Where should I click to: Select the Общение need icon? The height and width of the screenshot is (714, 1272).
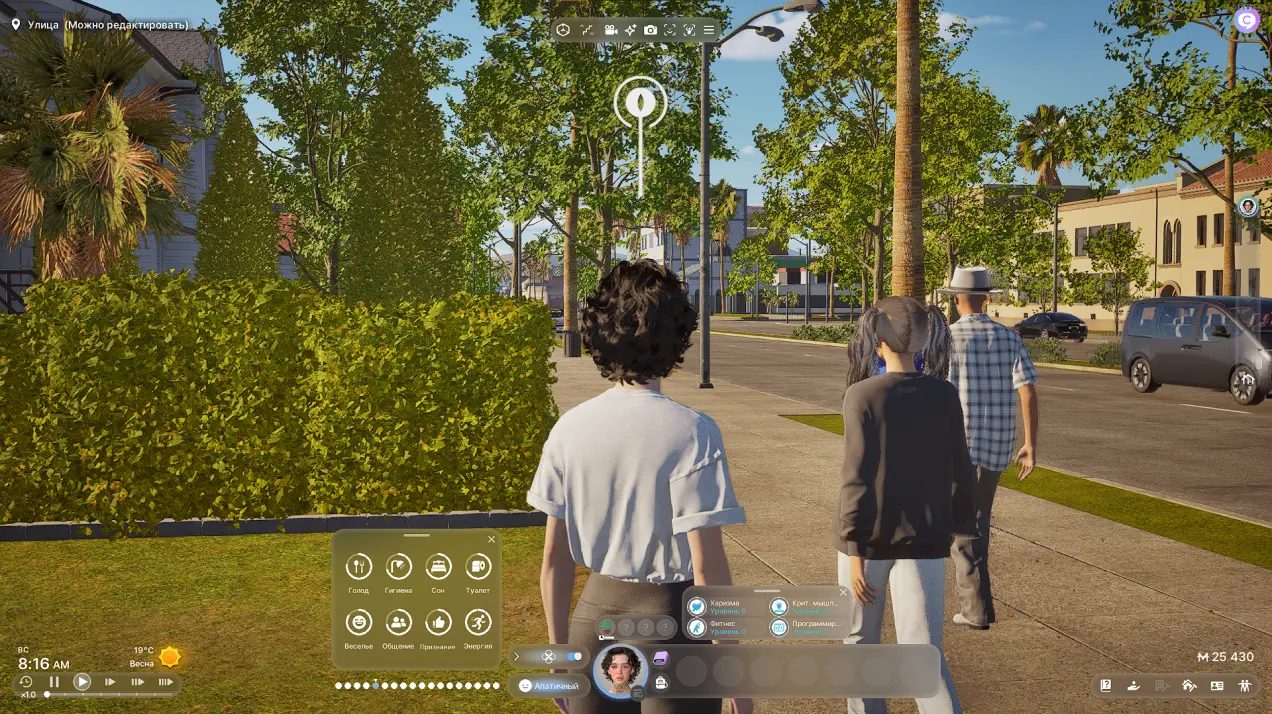(x=398, y=623)
